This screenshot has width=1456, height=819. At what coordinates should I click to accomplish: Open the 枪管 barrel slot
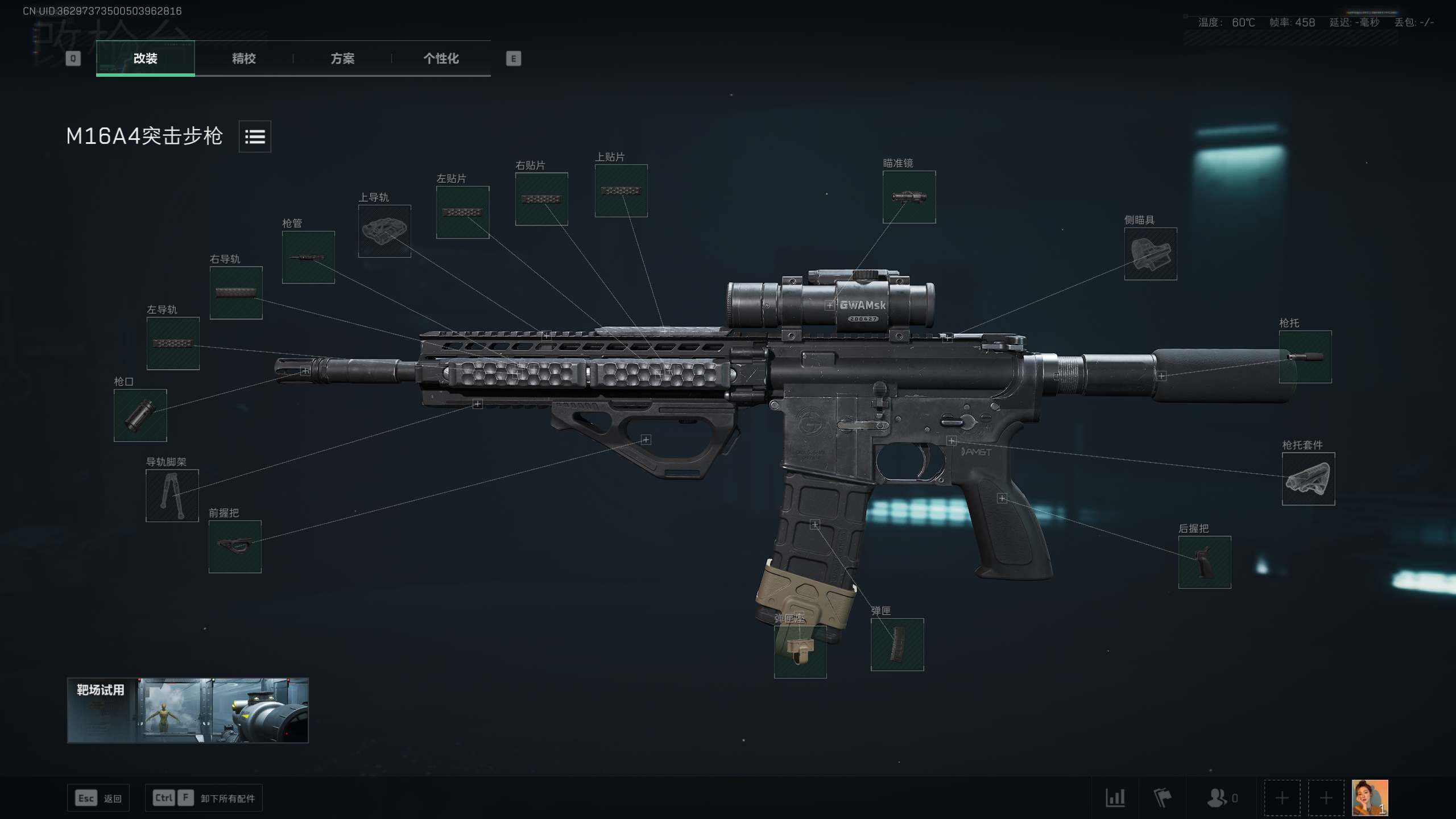point(308,257)
